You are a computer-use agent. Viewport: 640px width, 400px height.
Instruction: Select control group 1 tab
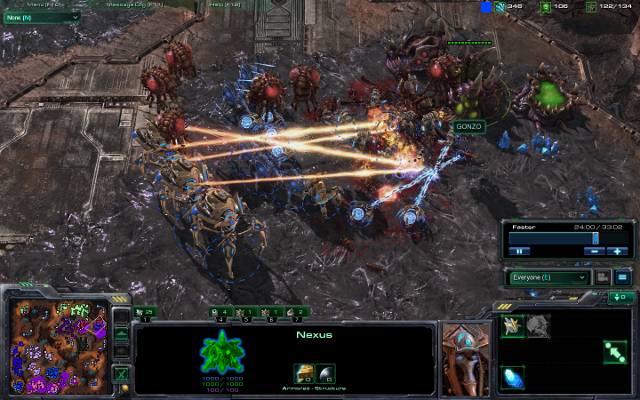point(145,313)
